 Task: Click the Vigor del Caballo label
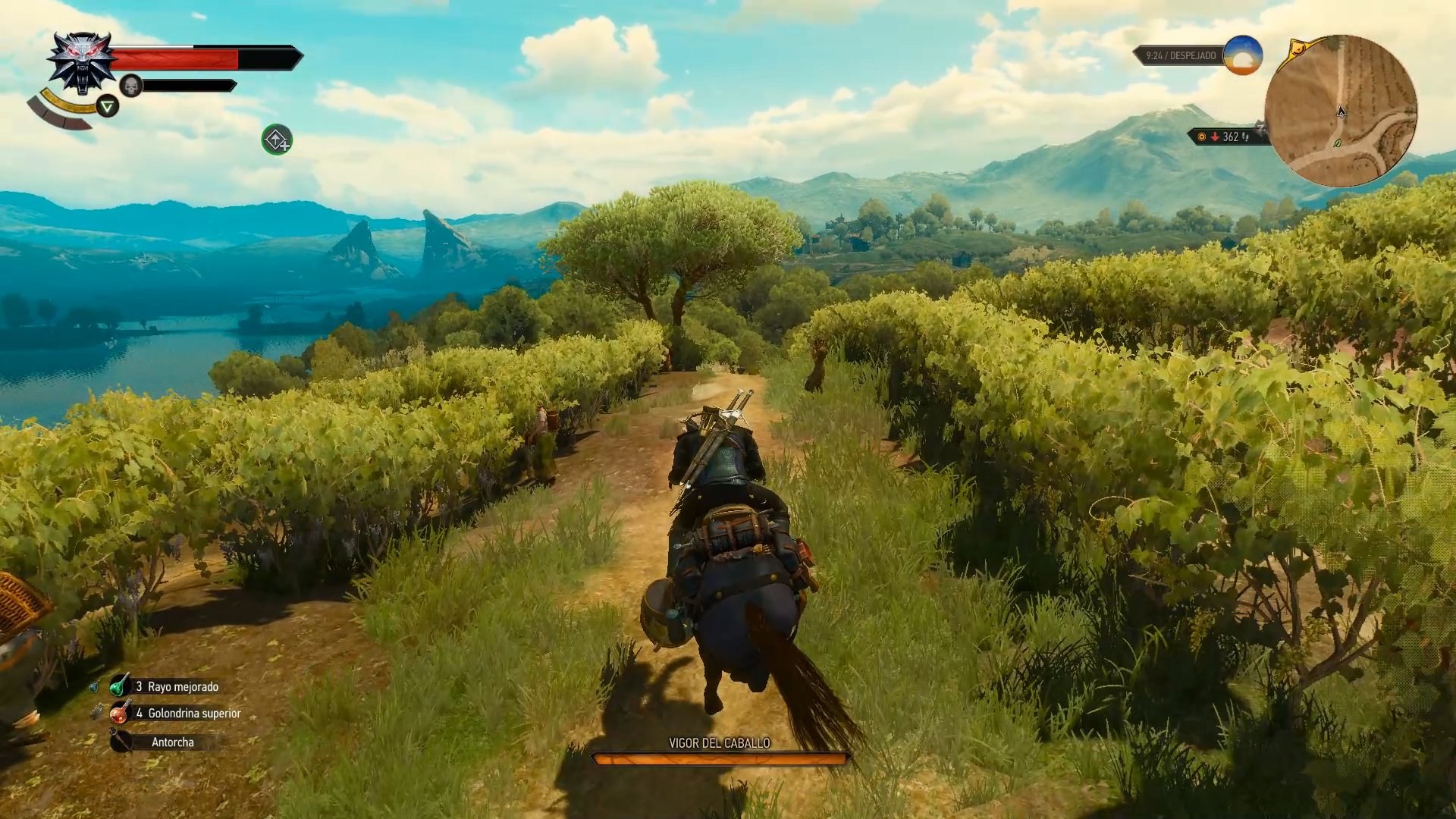(x=719, y=744)
